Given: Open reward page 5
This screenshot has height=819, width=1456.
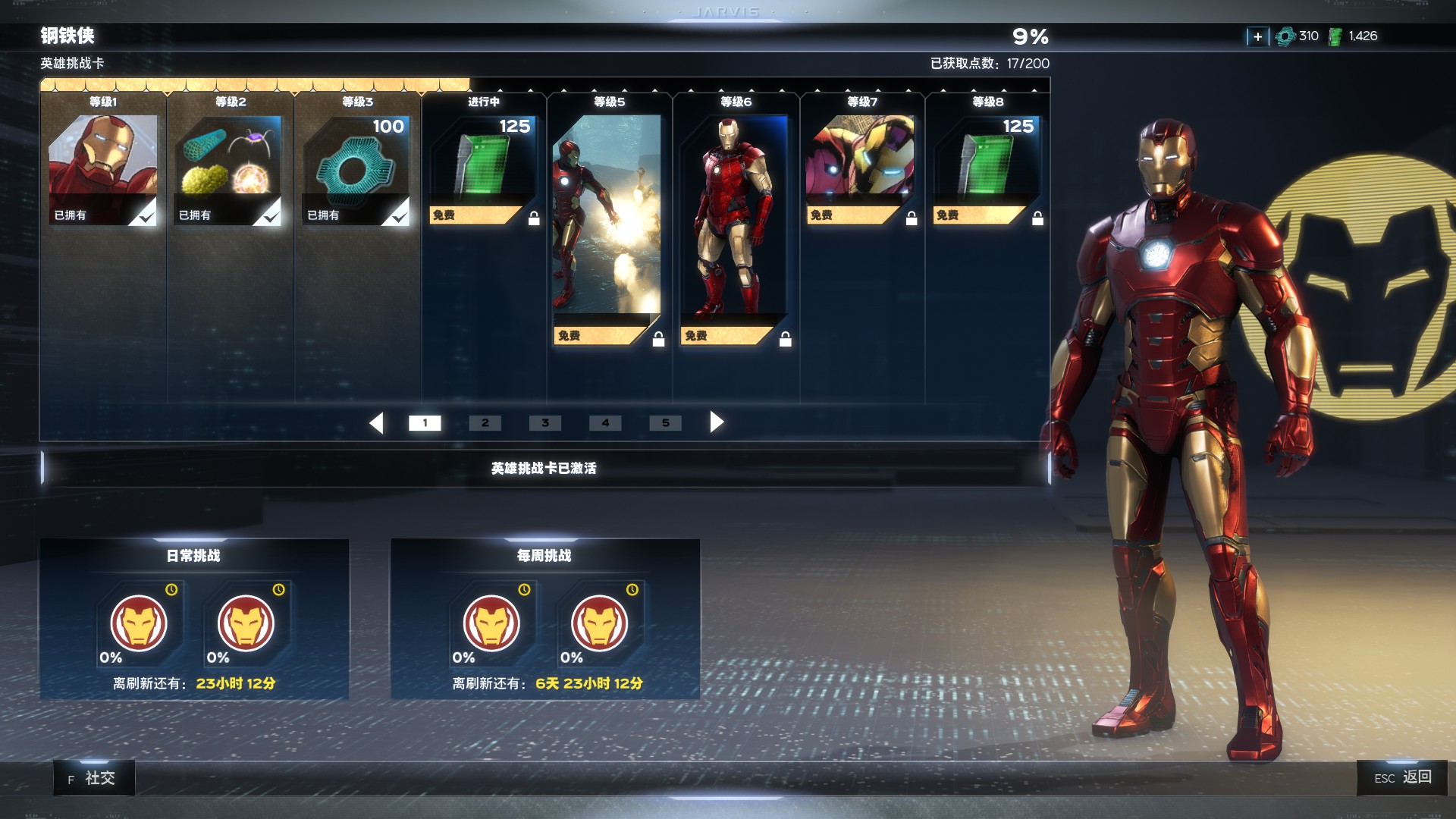Looking at the screenshot, I should click(665, 423).
